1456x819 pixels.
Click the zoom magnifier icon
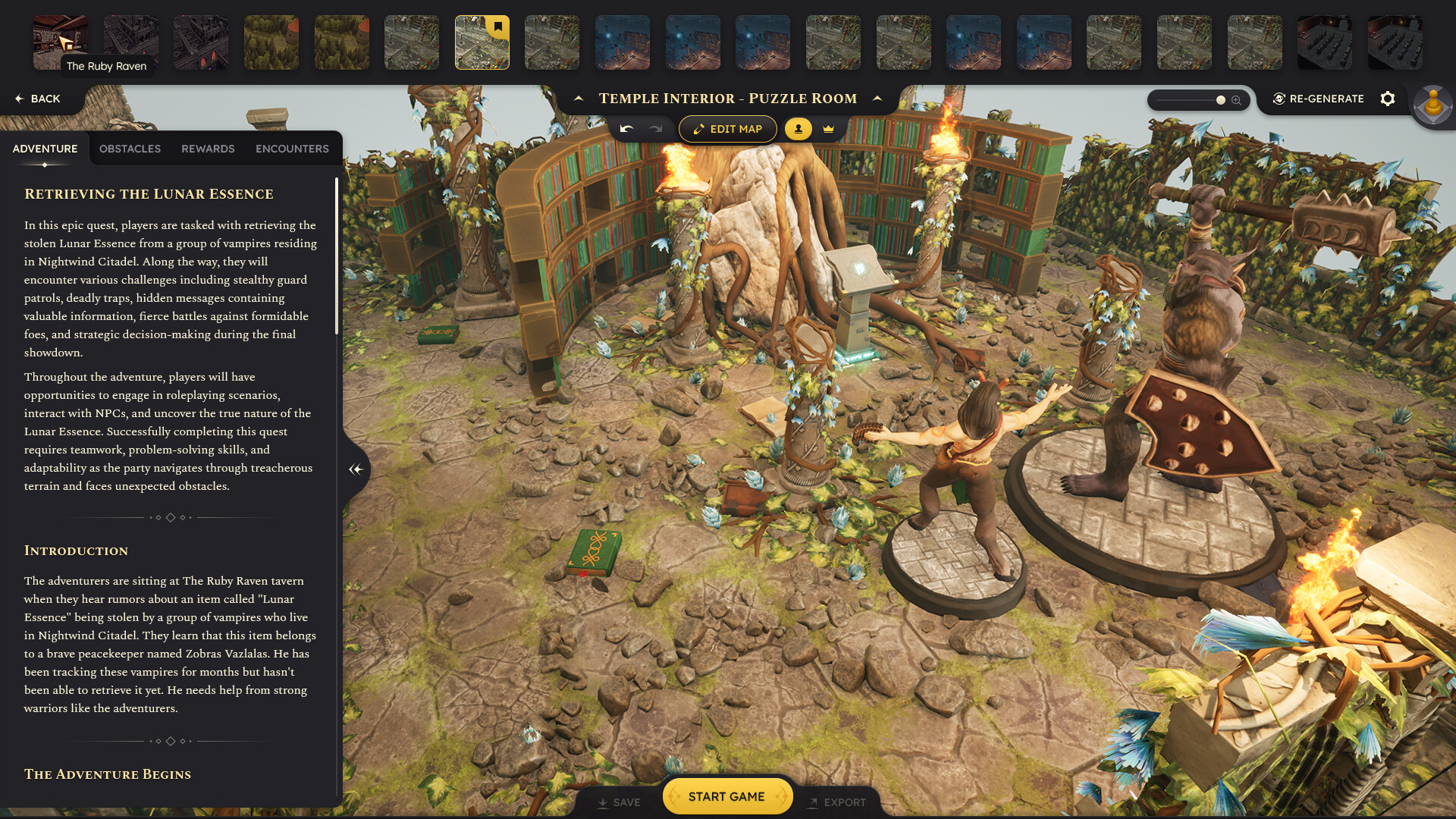(1237, 99)
